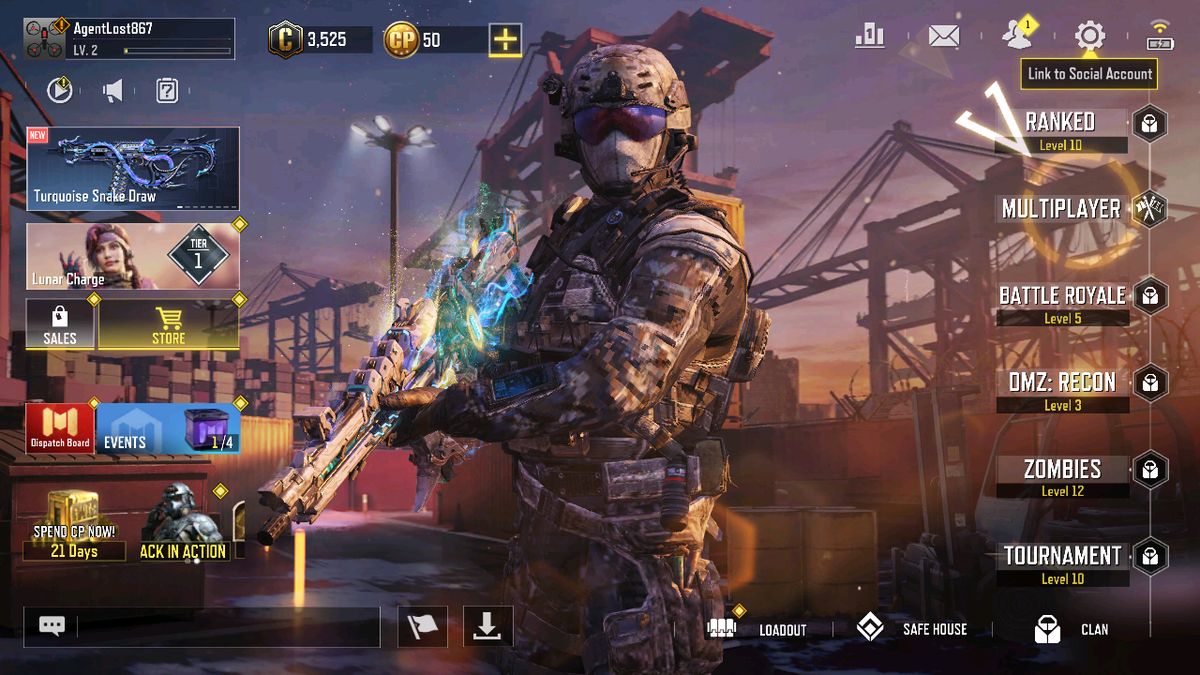
Task: Open the Loadout screen
Action: click(757, 629)
